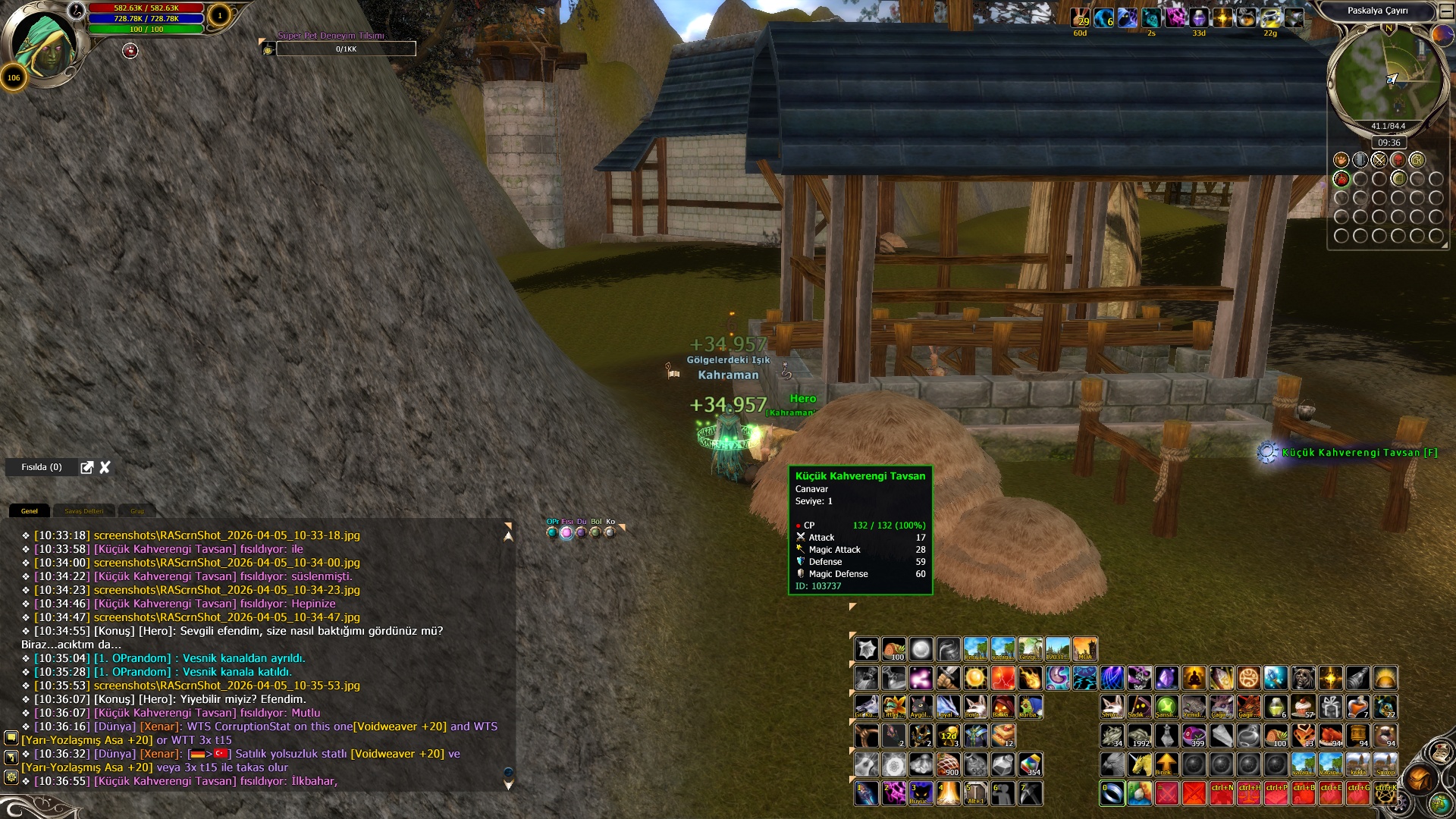1456x819 pixels.
Task: Minimize the Paskalya Çayırı minimap panel
Action: [1446, 11]
